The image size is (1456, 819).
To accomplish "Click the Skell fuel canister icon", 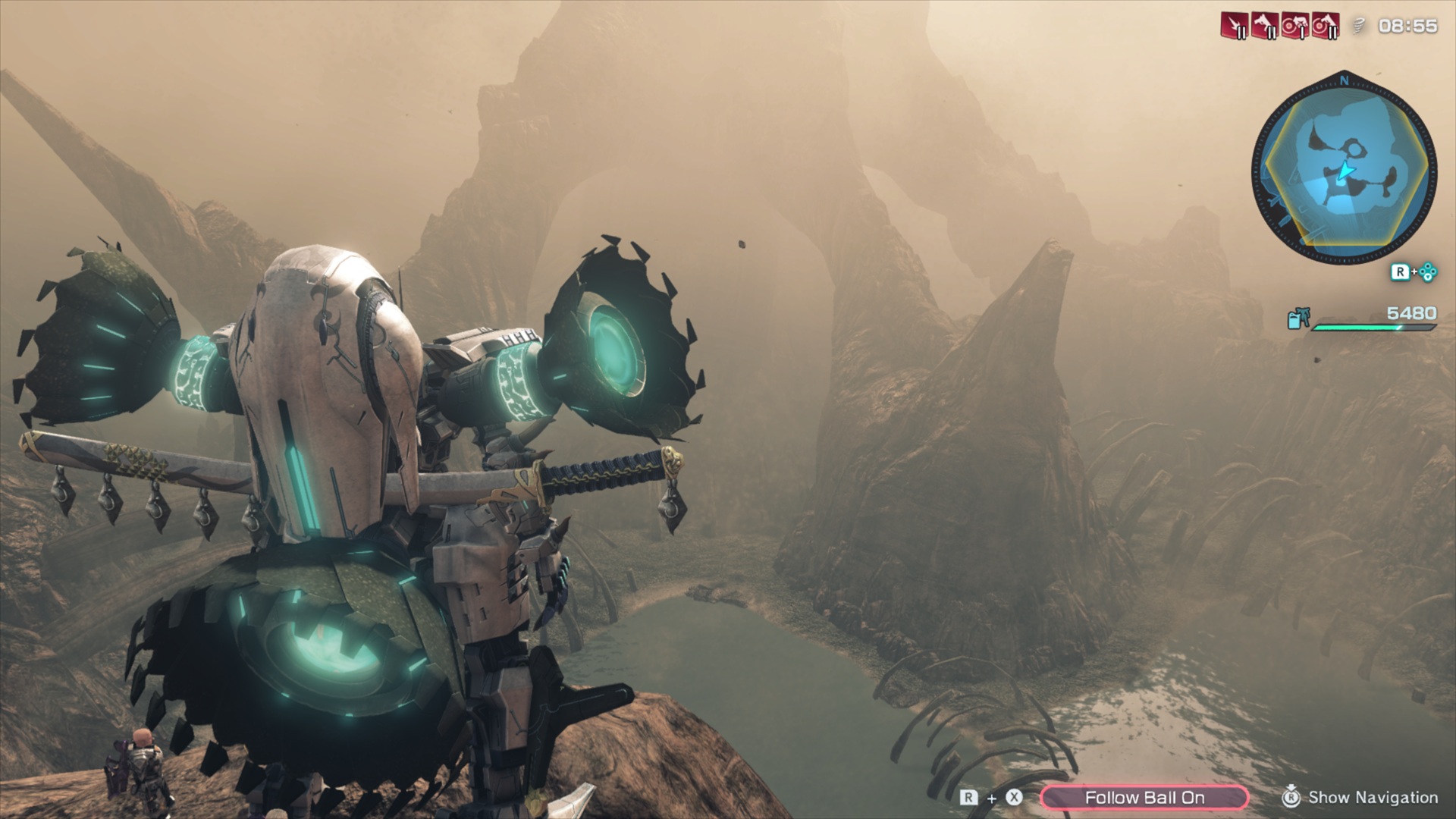I will click(x=1298, y=319).
